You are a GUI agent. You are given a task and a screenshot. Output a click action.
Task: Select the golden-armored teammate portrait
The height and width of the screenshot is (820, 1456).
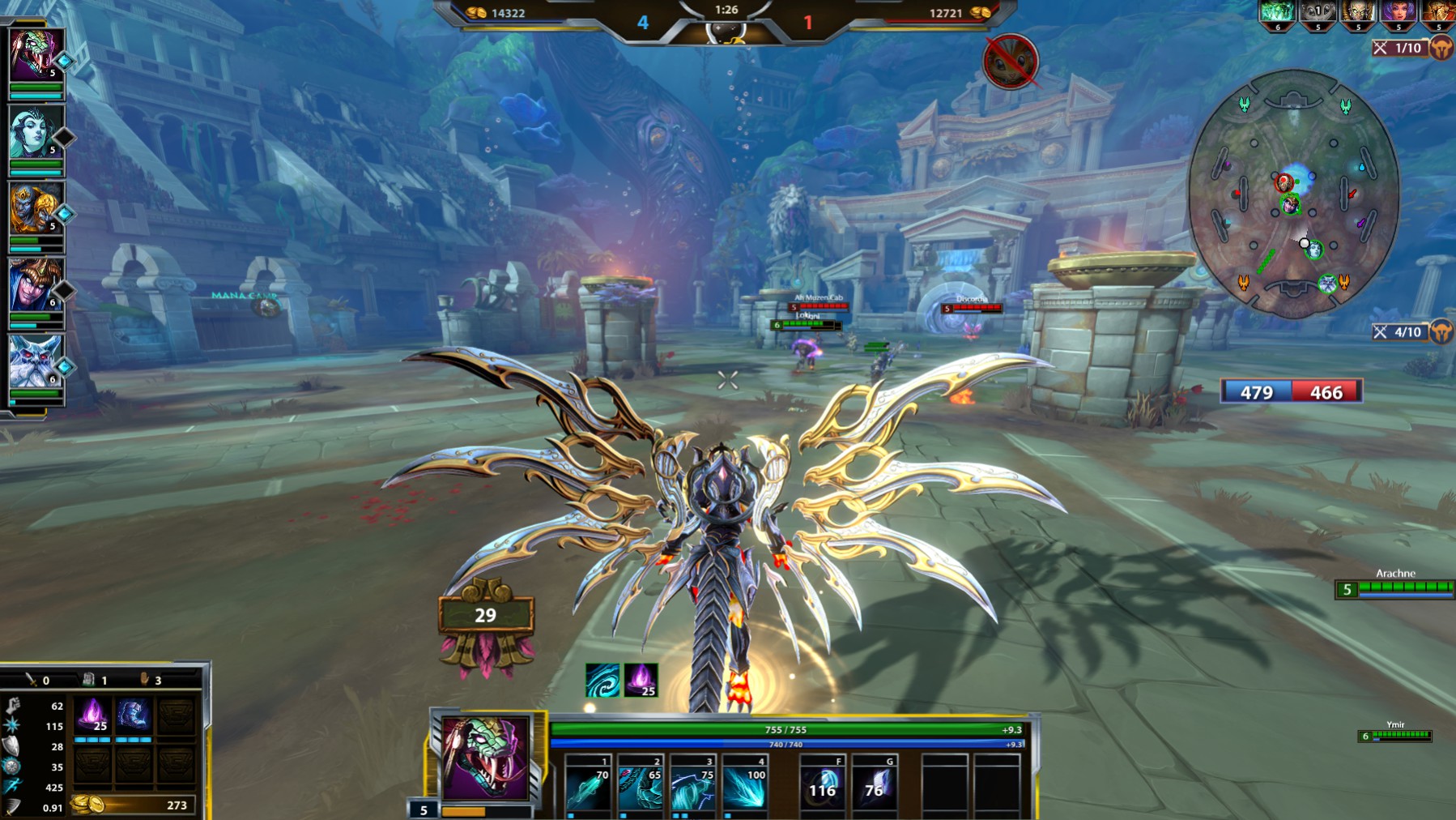point(33,209)
